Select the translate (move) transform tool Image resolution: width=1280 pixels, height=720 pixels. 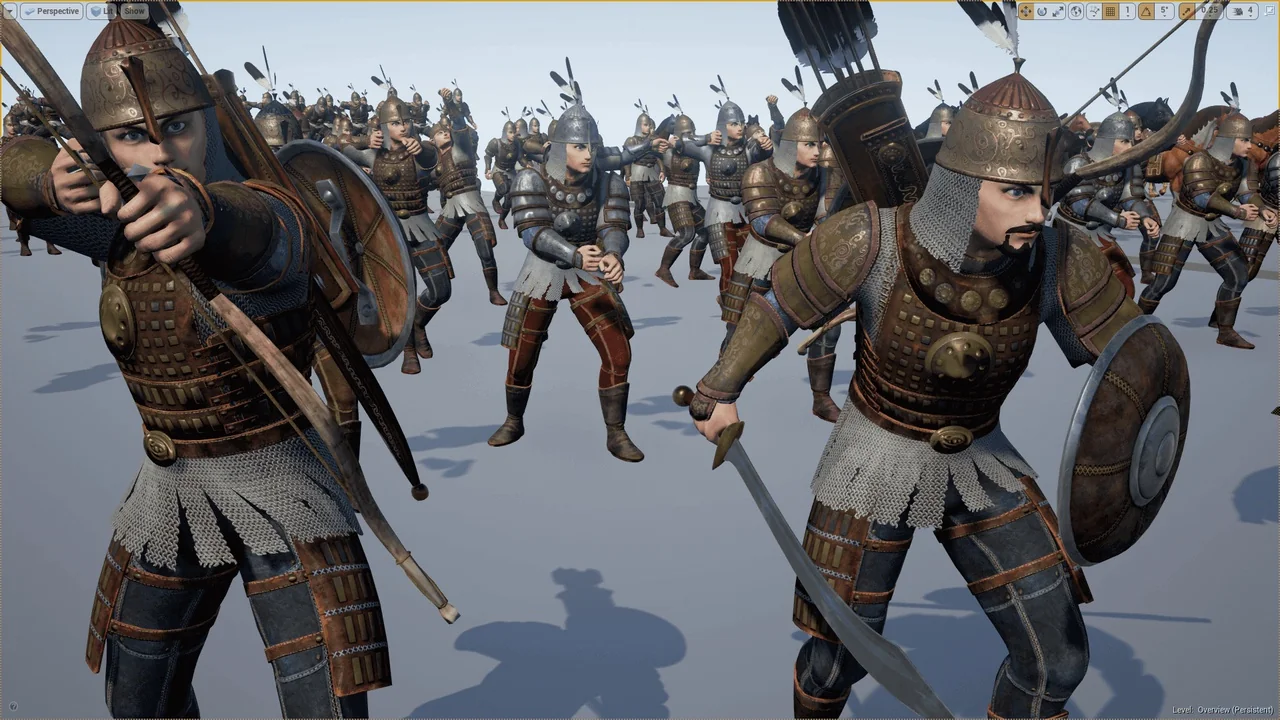click(x=1025, y=11)
